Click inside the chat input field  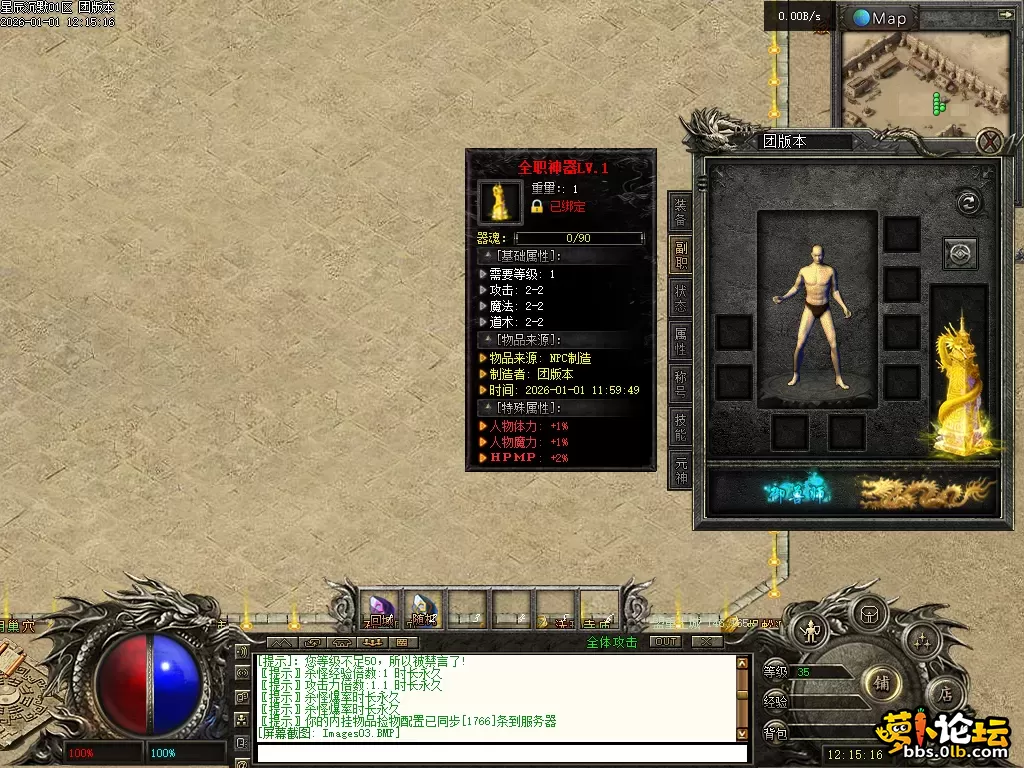click(500, 753)
